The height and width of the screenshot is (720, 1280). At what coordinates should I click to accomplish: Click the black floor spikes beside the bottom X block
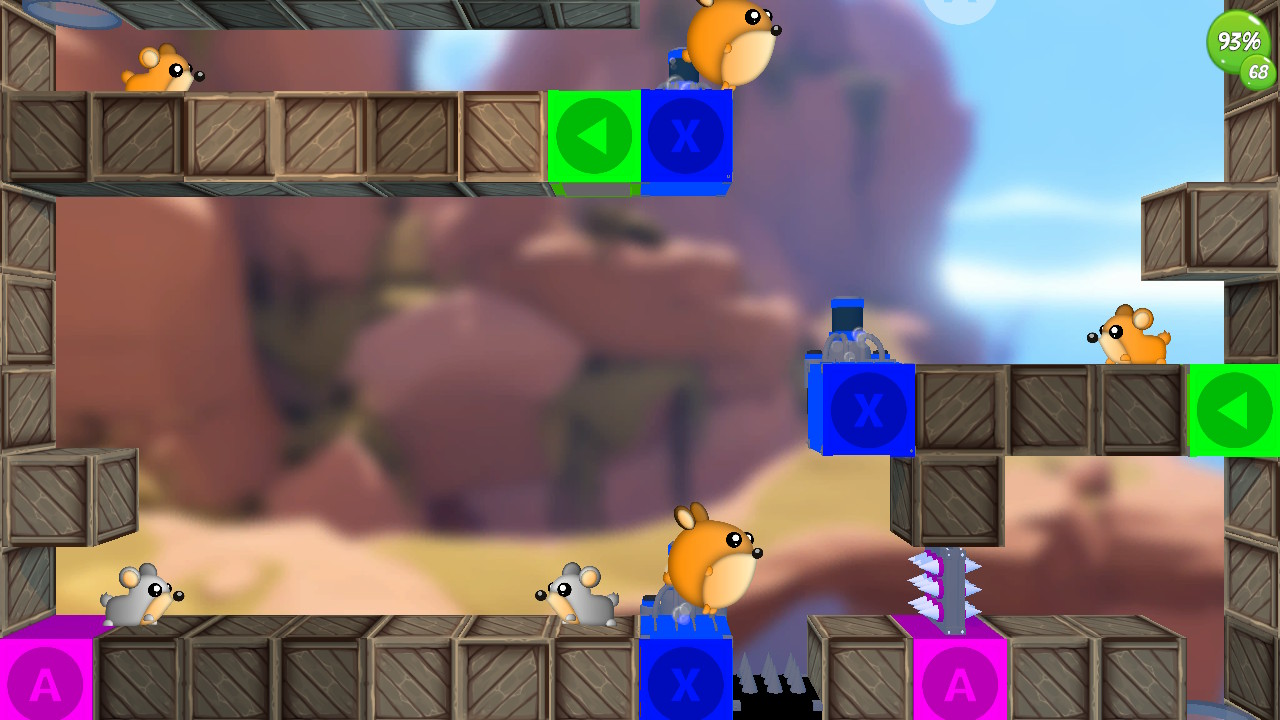tap(768, 690)
